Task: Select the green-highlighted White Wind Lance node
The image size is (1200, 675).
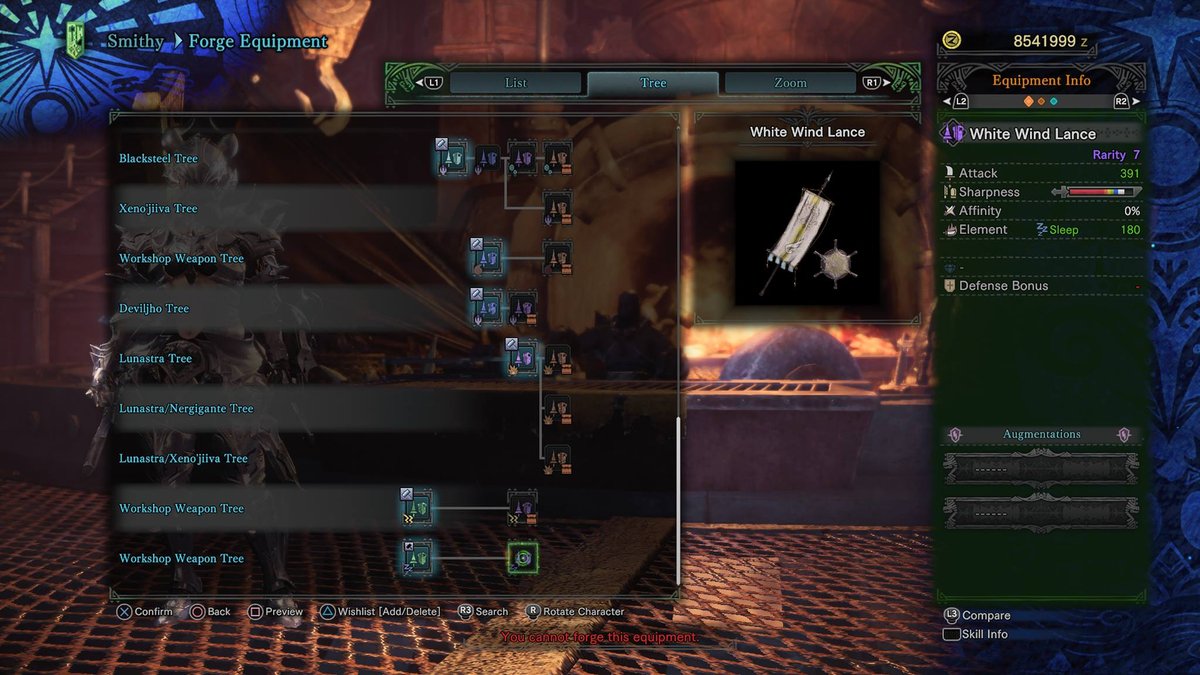Action: coord(522,558)
